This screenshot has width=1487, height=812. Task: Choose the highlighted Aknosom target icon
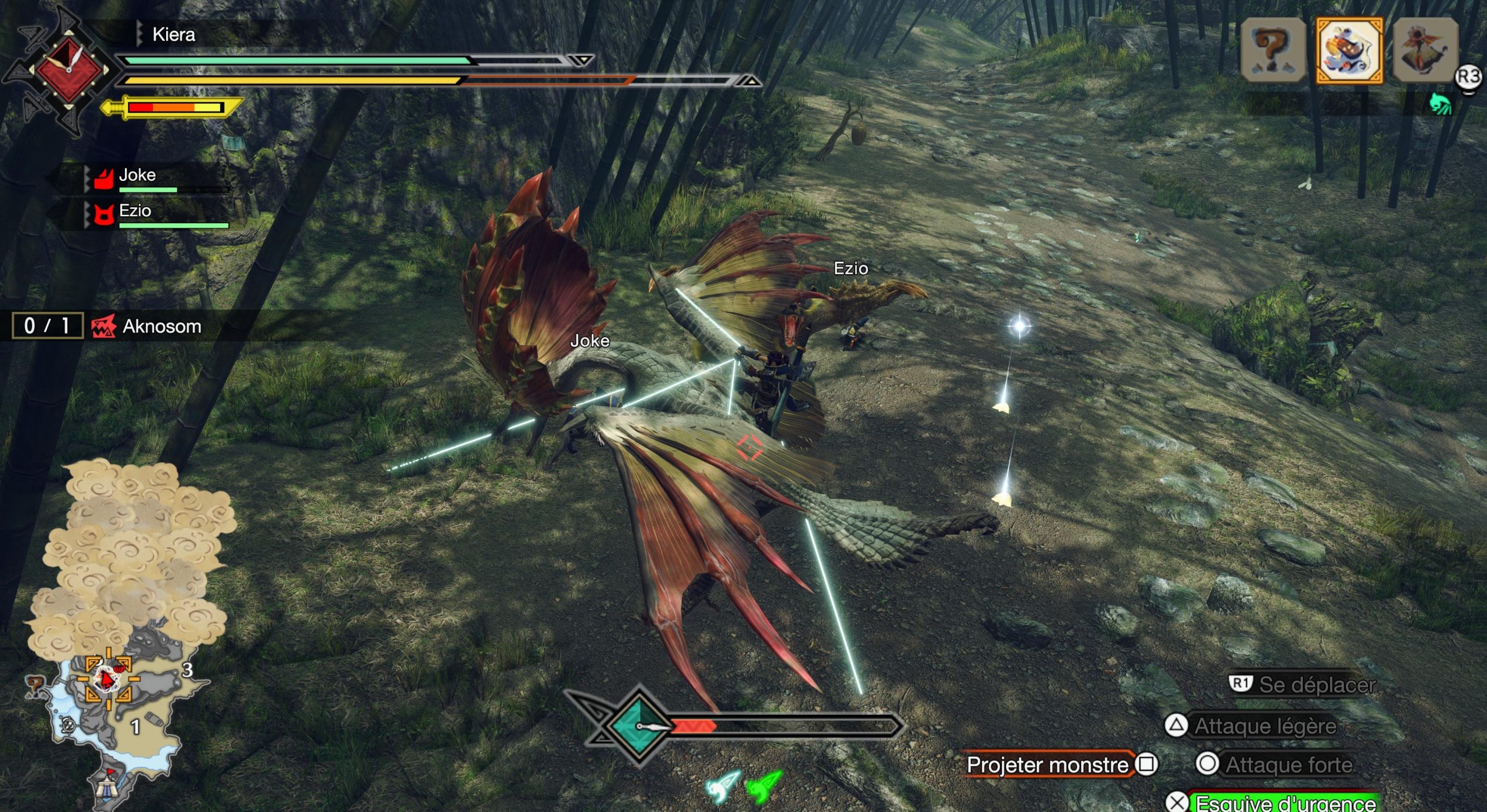coord(1349,51)
